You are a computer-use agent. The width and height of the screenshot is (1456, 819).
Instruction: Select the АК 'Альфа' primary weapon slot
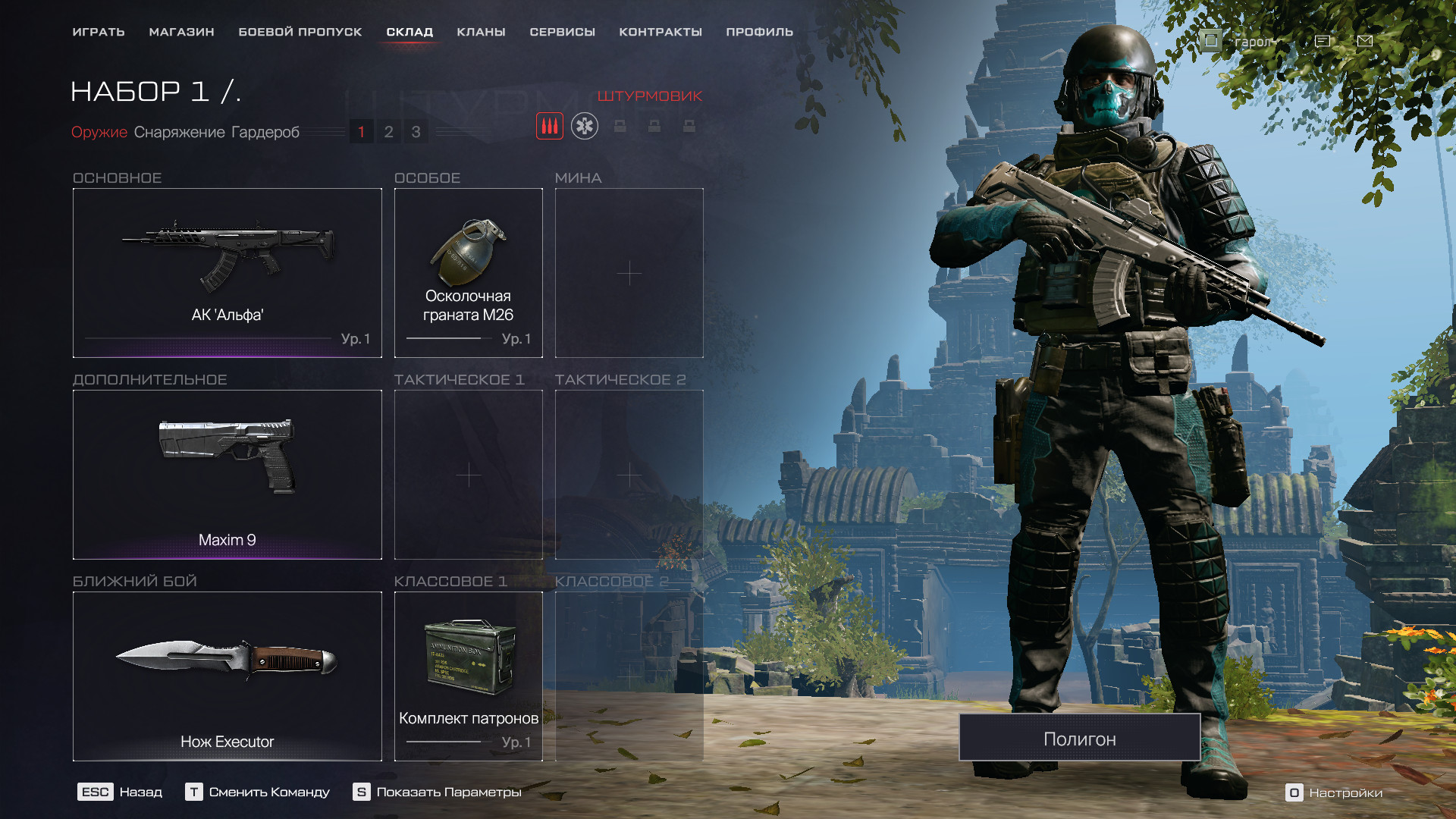[x=227, y=272]
